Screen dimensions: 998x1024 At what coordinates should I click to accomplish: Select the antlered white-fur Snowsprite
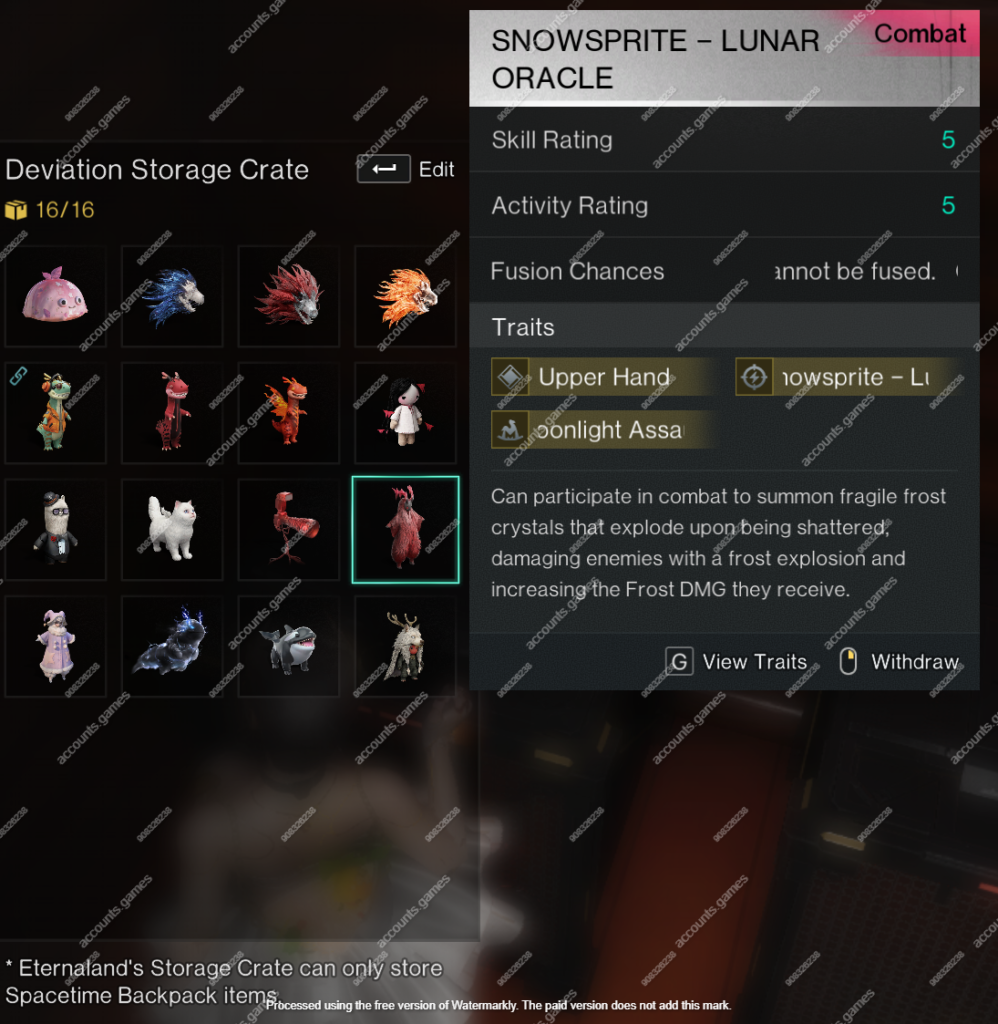[405, 646]
